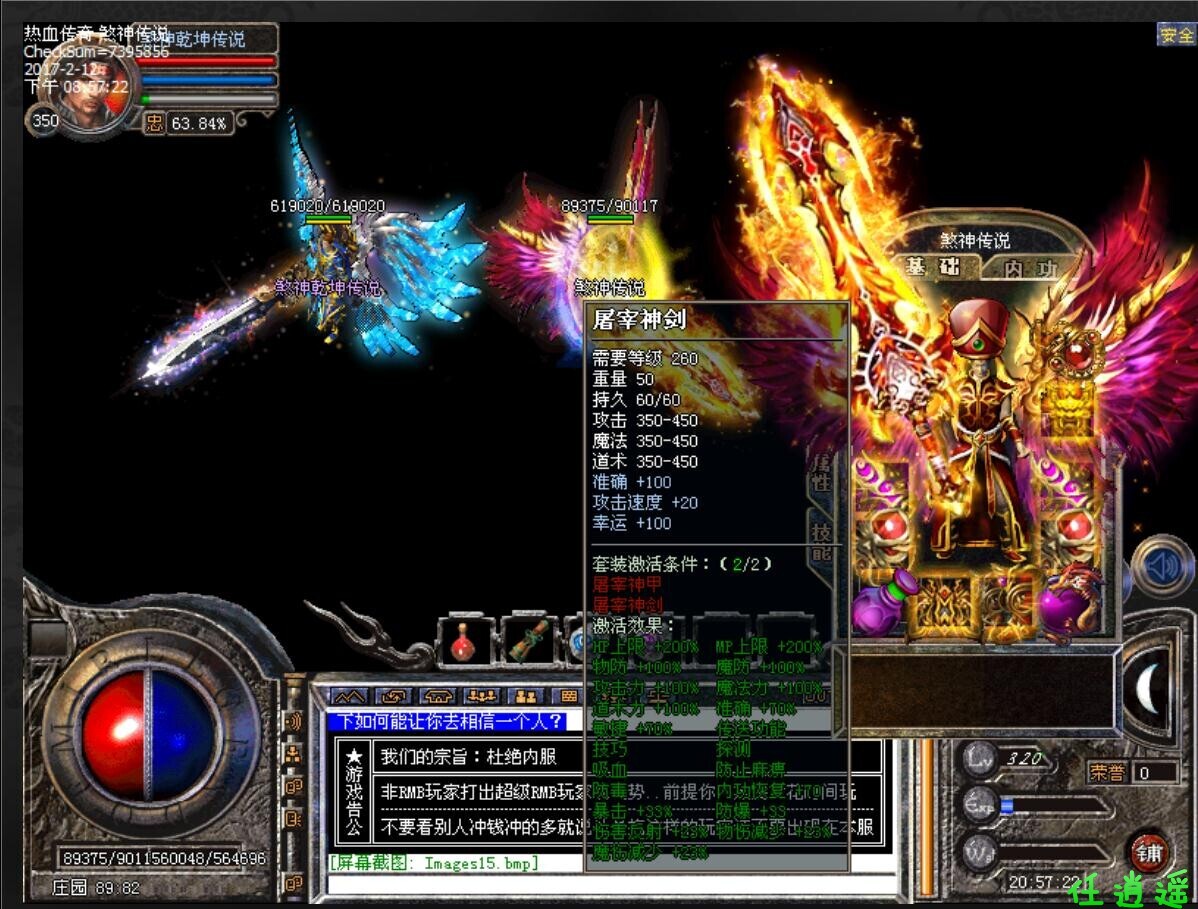The image size is (1198, 909).
Task: Use the green scroll belt slot
Action: pyautogui.click(x=529, y=642)
